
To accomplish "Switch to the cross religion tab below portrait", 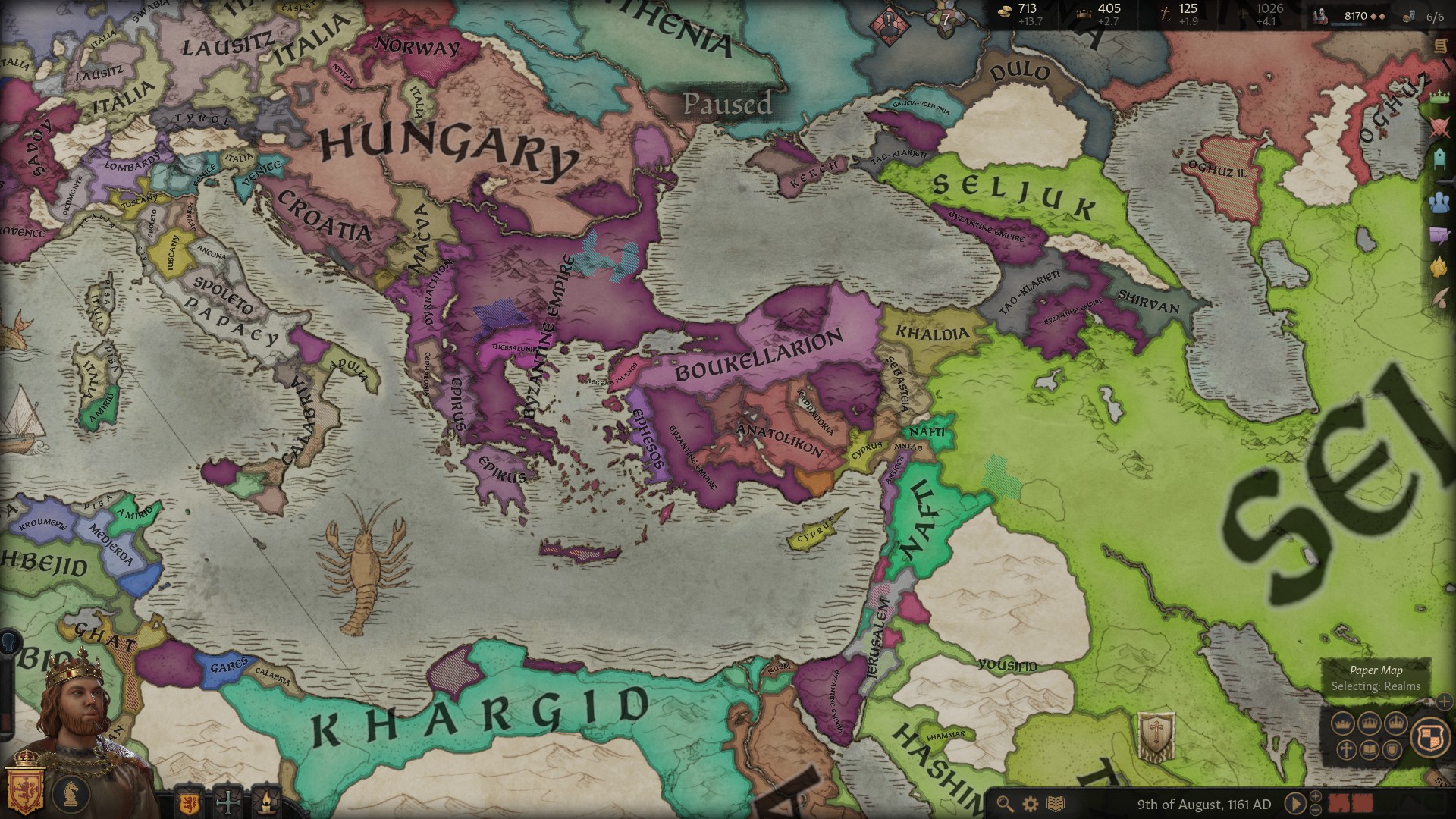I will point(227,802).
